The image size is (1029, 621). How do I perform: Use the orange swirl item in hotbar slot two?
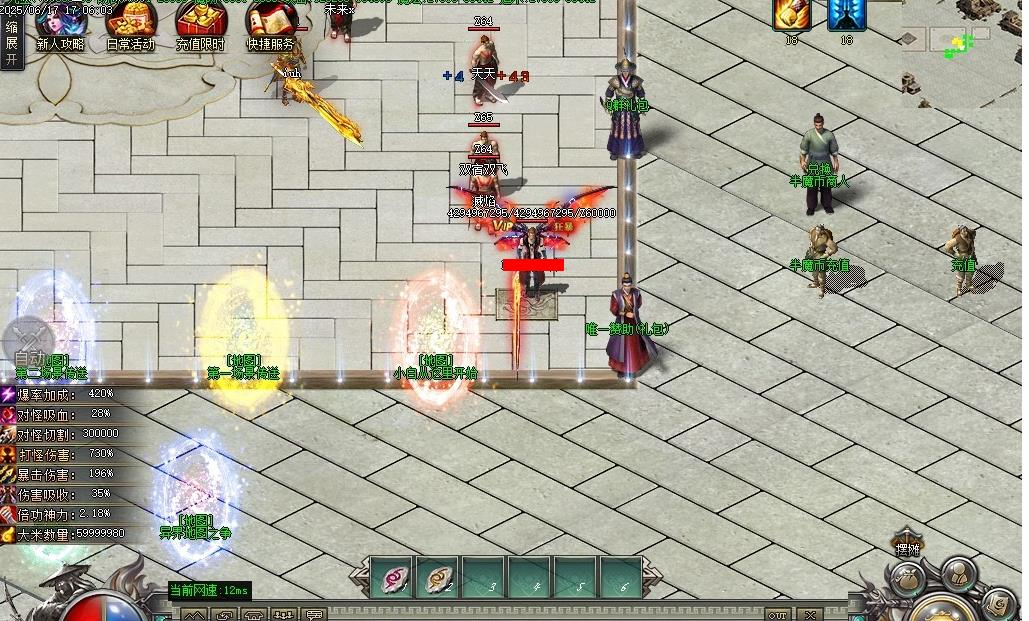437,577
